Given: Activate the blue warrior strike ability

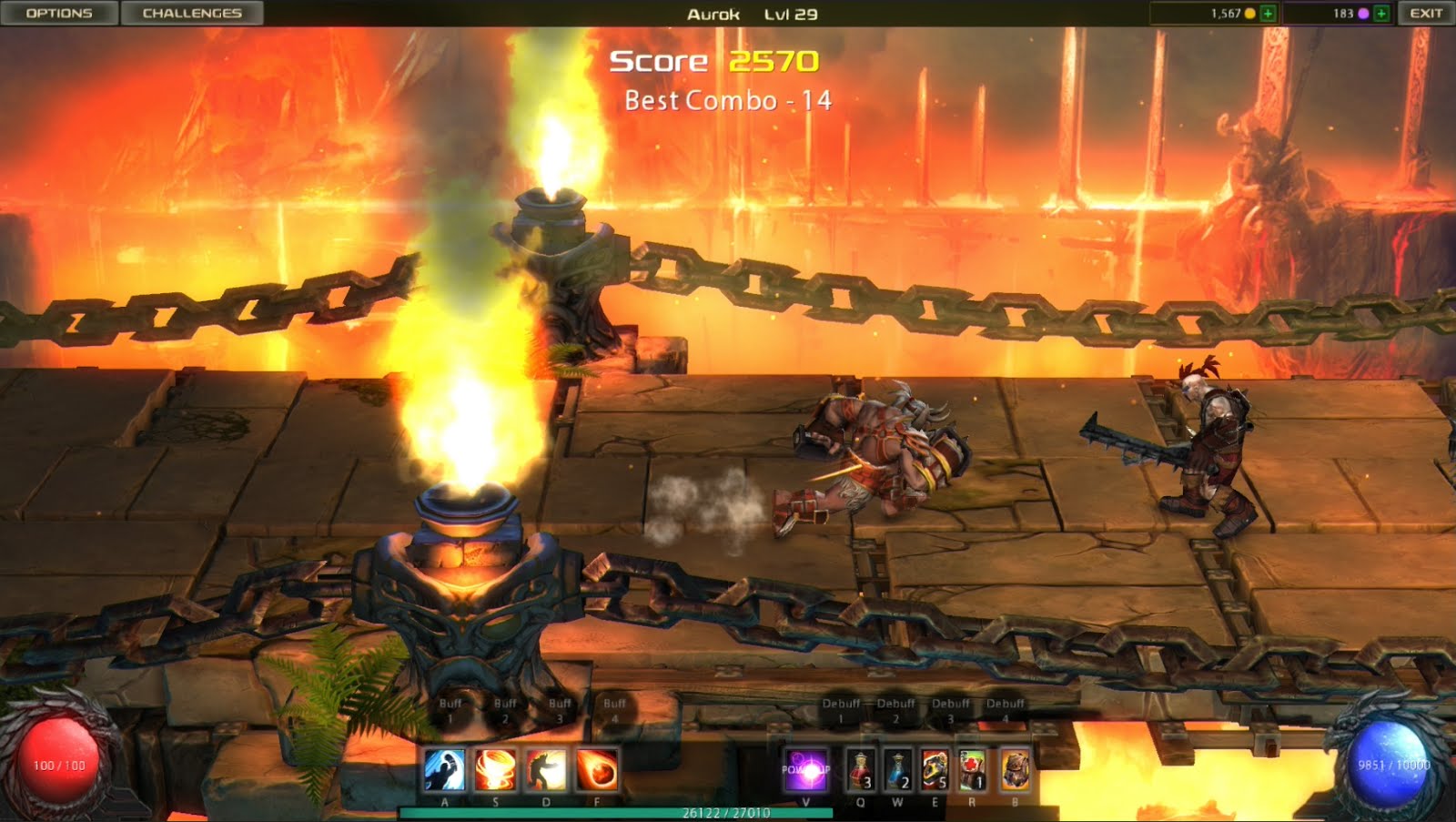Looking at the screenshot, I should click(x=445, y=770).
